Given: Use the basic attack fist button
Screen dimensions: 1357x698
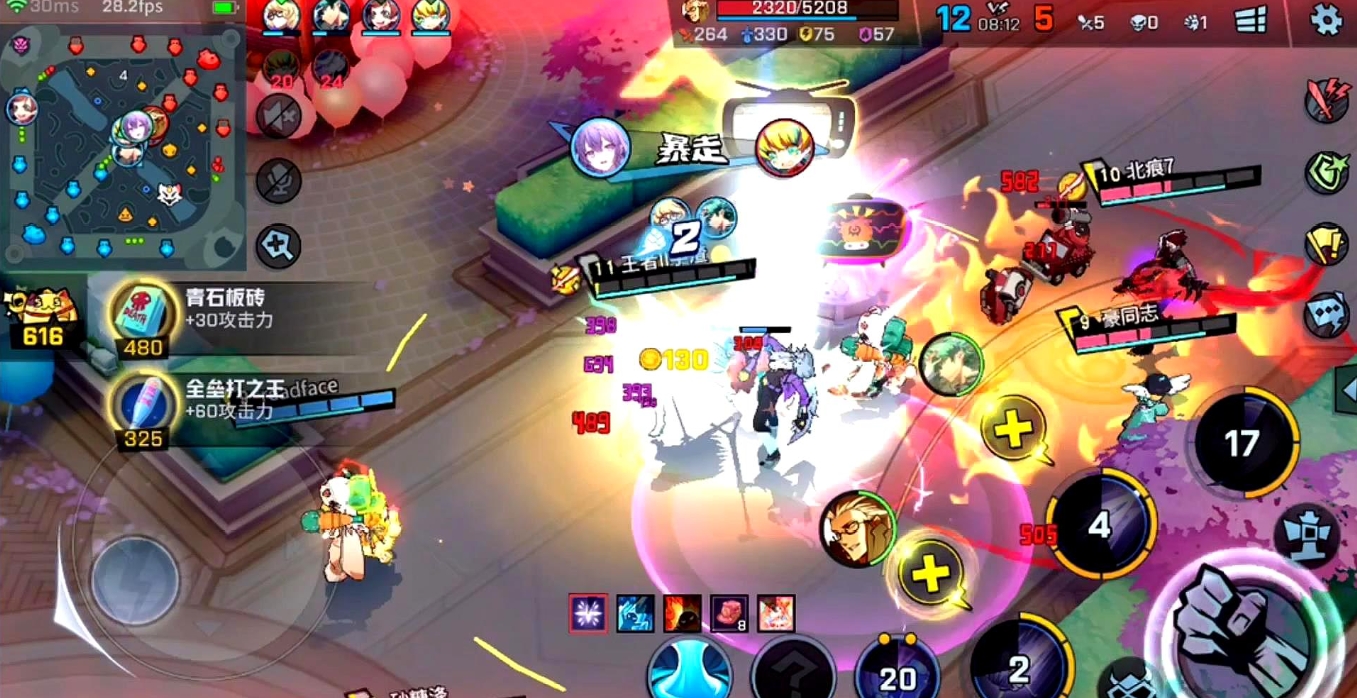Looking at the screenshot, I should 1242,626.
